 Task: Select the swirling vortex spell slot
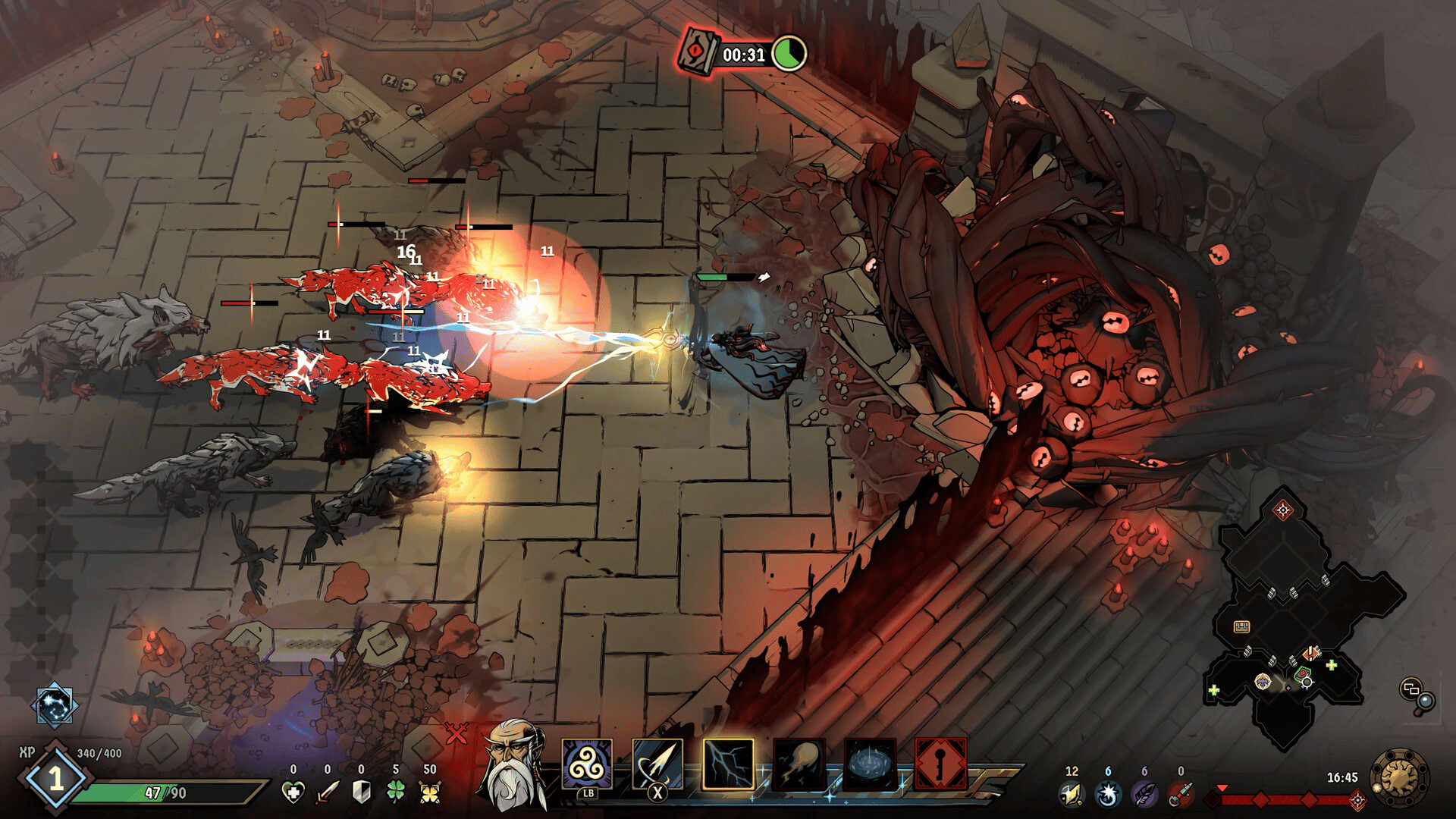click(870, 764)
